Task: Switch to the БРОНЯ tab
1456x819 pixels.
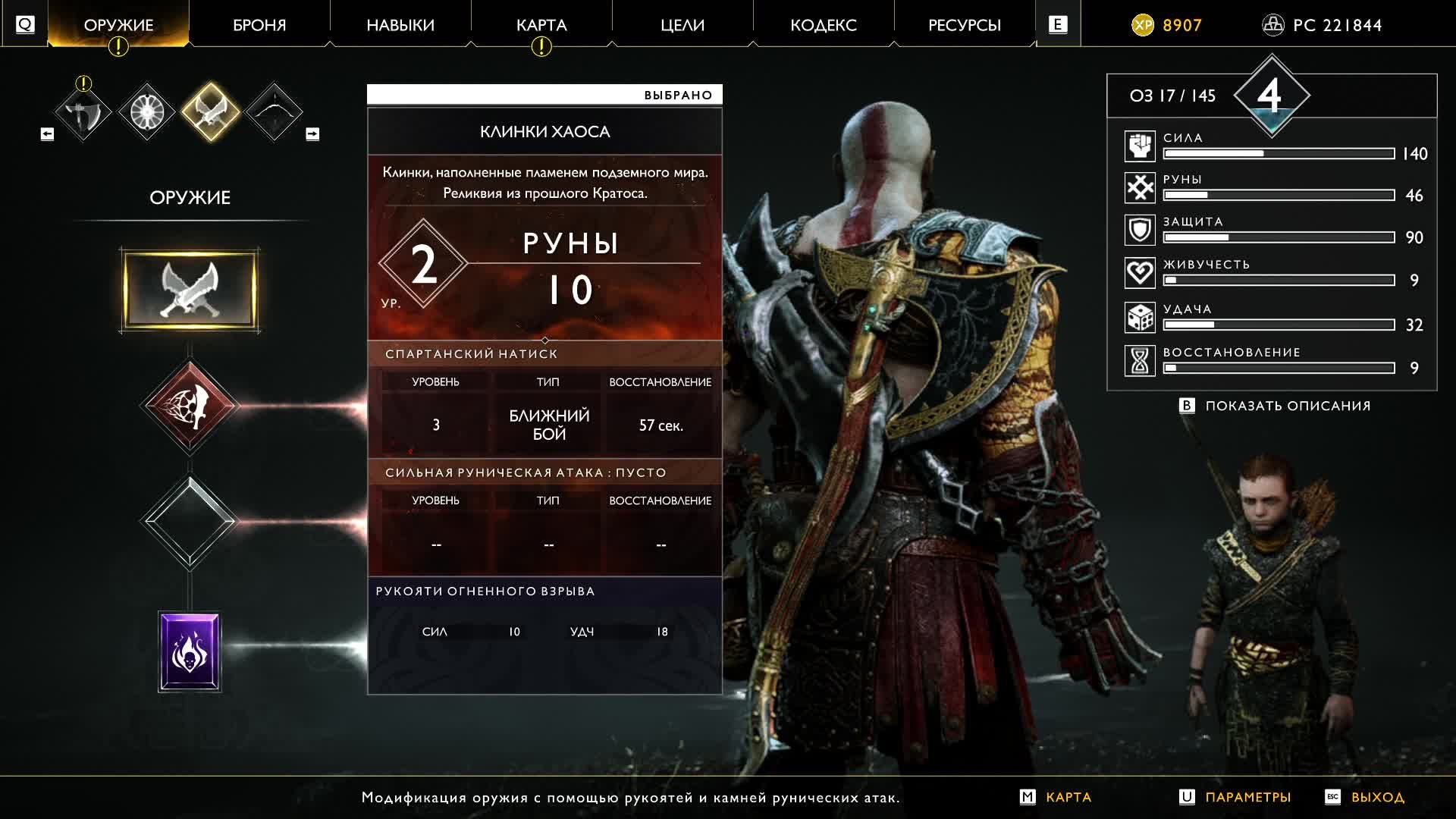Action: point(258,24)
